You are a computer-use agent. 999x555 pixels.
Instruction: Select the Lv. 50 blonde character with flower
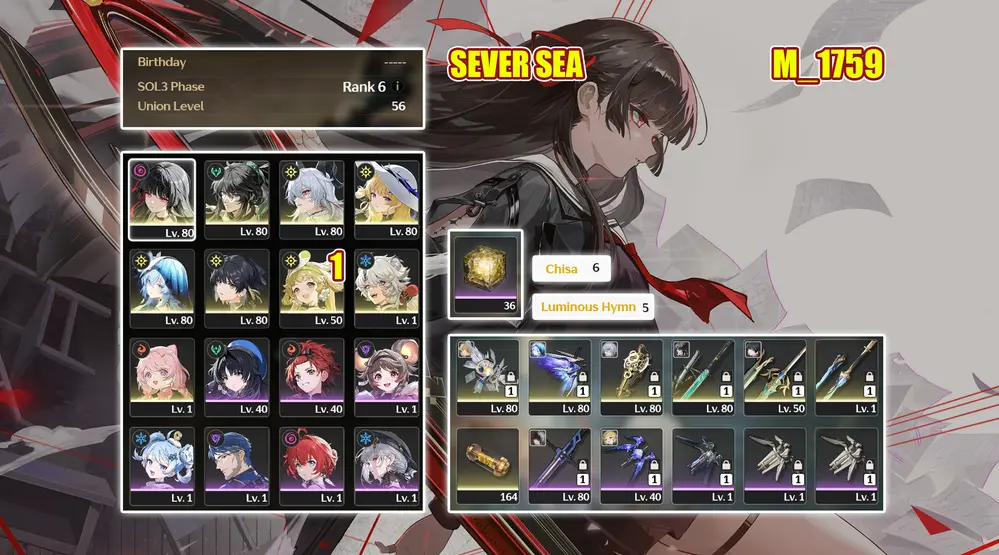point(312,288)
